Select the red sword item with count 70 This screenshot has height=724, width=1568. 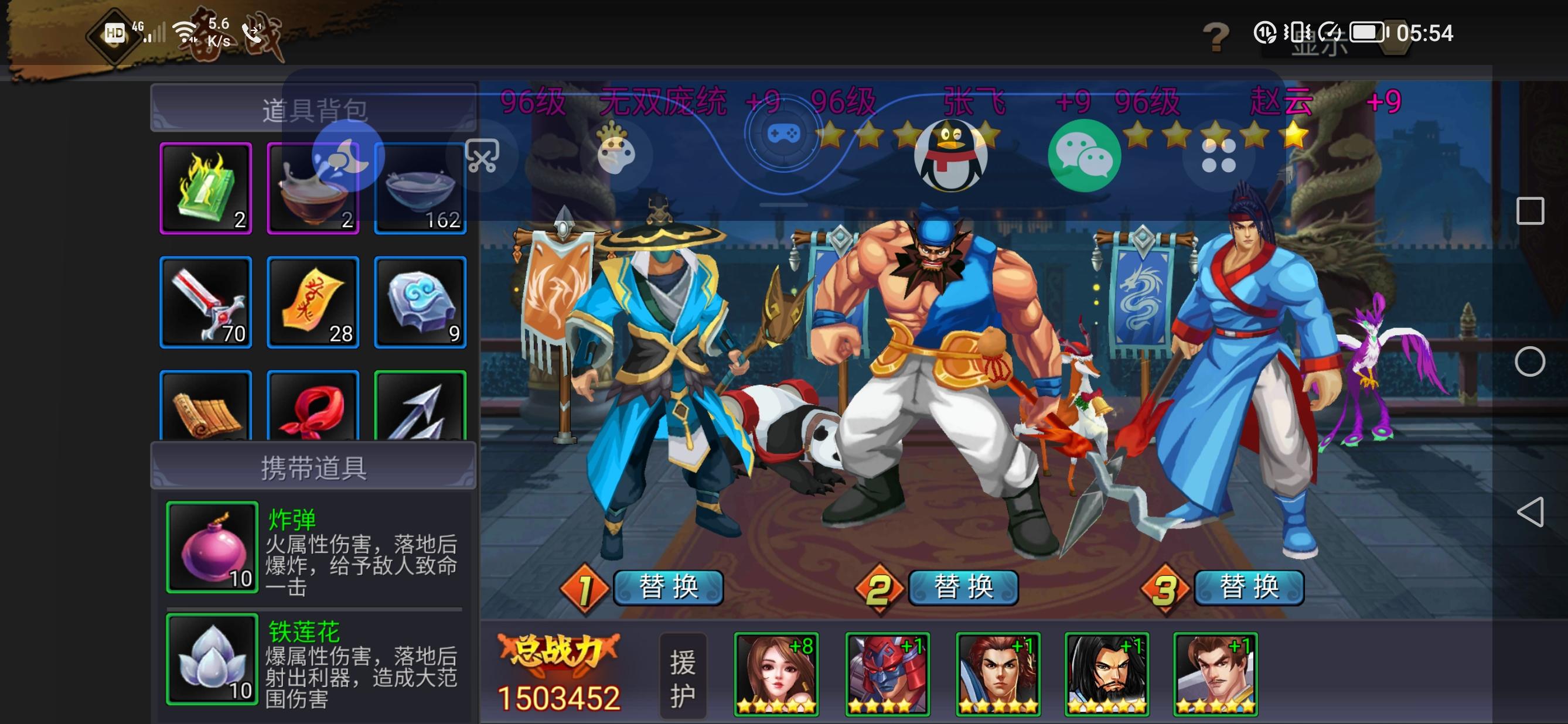205,302
